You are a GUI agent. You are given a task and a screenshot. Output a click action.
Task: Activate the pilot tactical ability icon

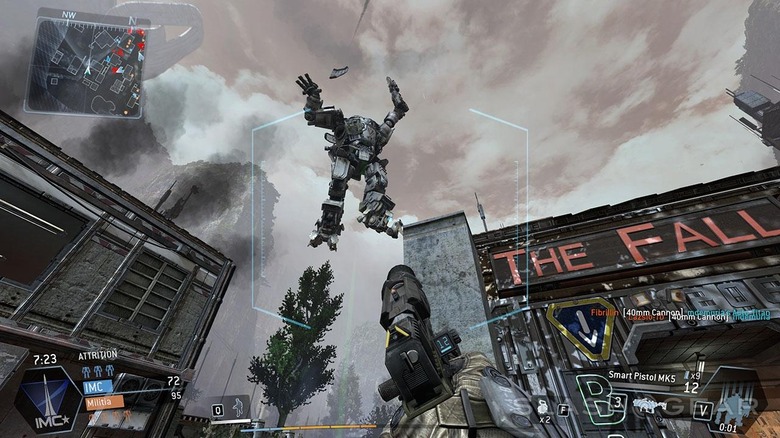tap(236, 406)
